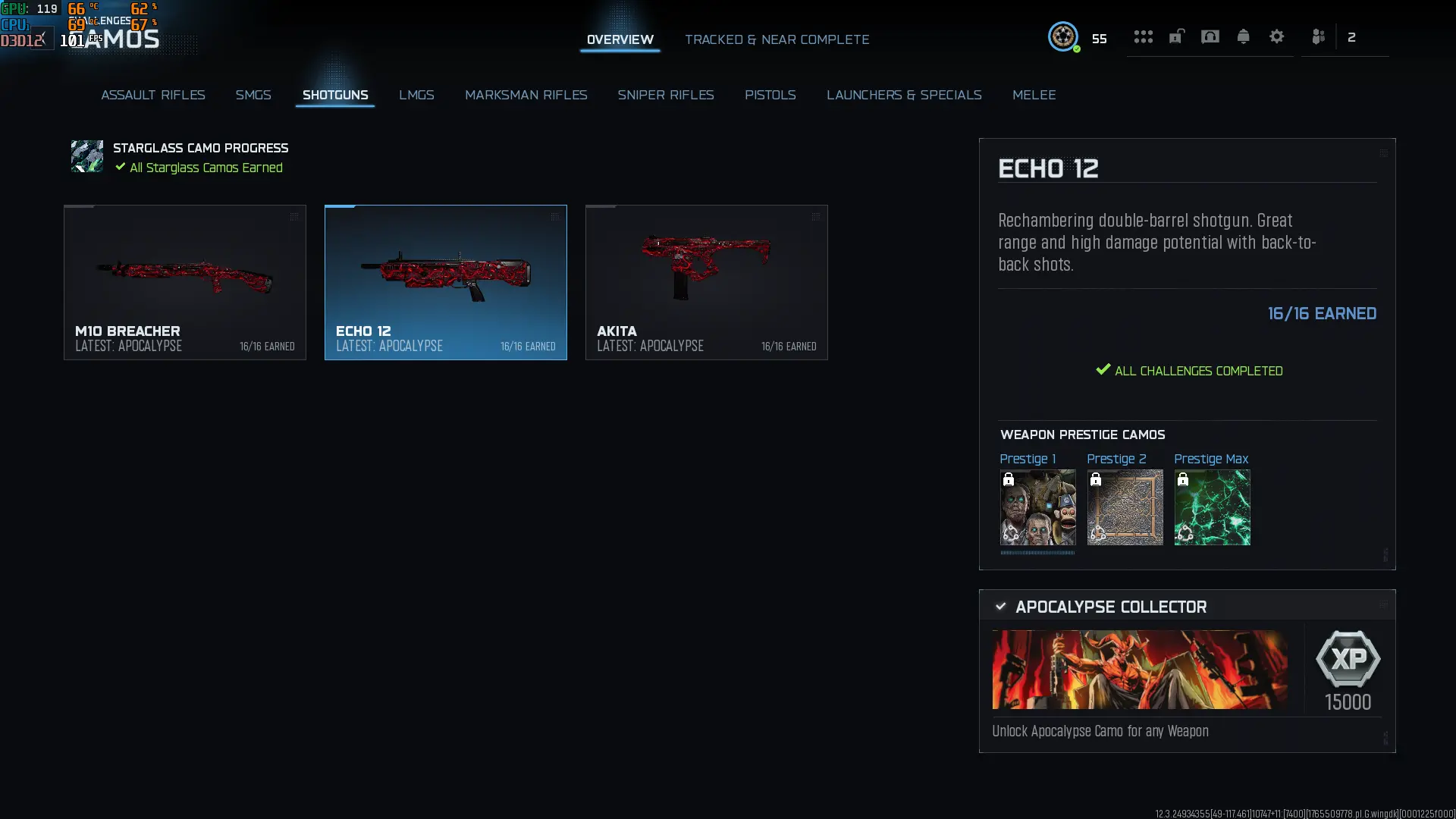Open the notifications bell
The image size is (1456, 819).
pos(1243,36)
